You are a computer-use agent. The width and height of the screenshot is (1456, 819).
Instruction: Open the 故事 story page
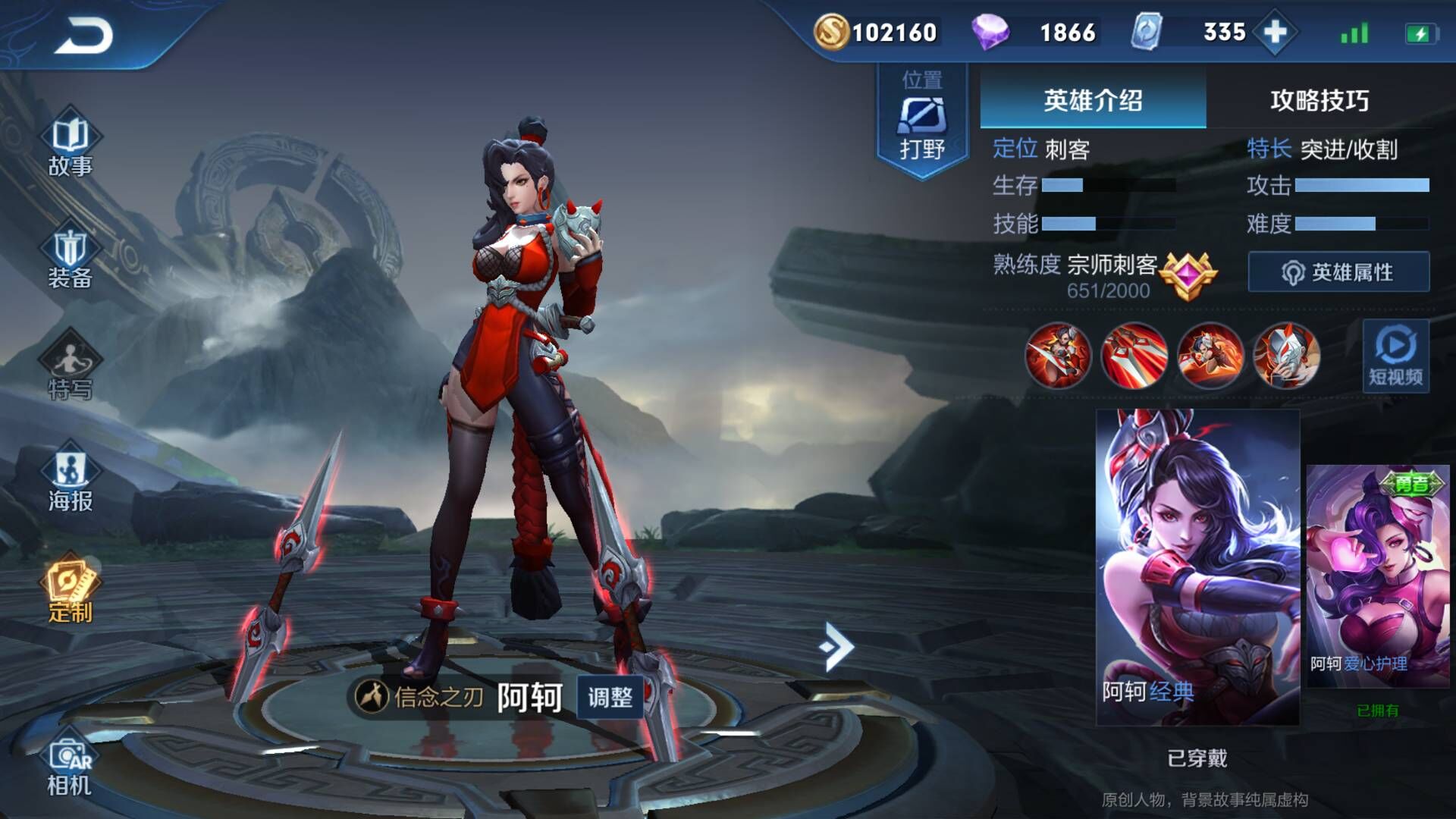(x=70, y=144)
